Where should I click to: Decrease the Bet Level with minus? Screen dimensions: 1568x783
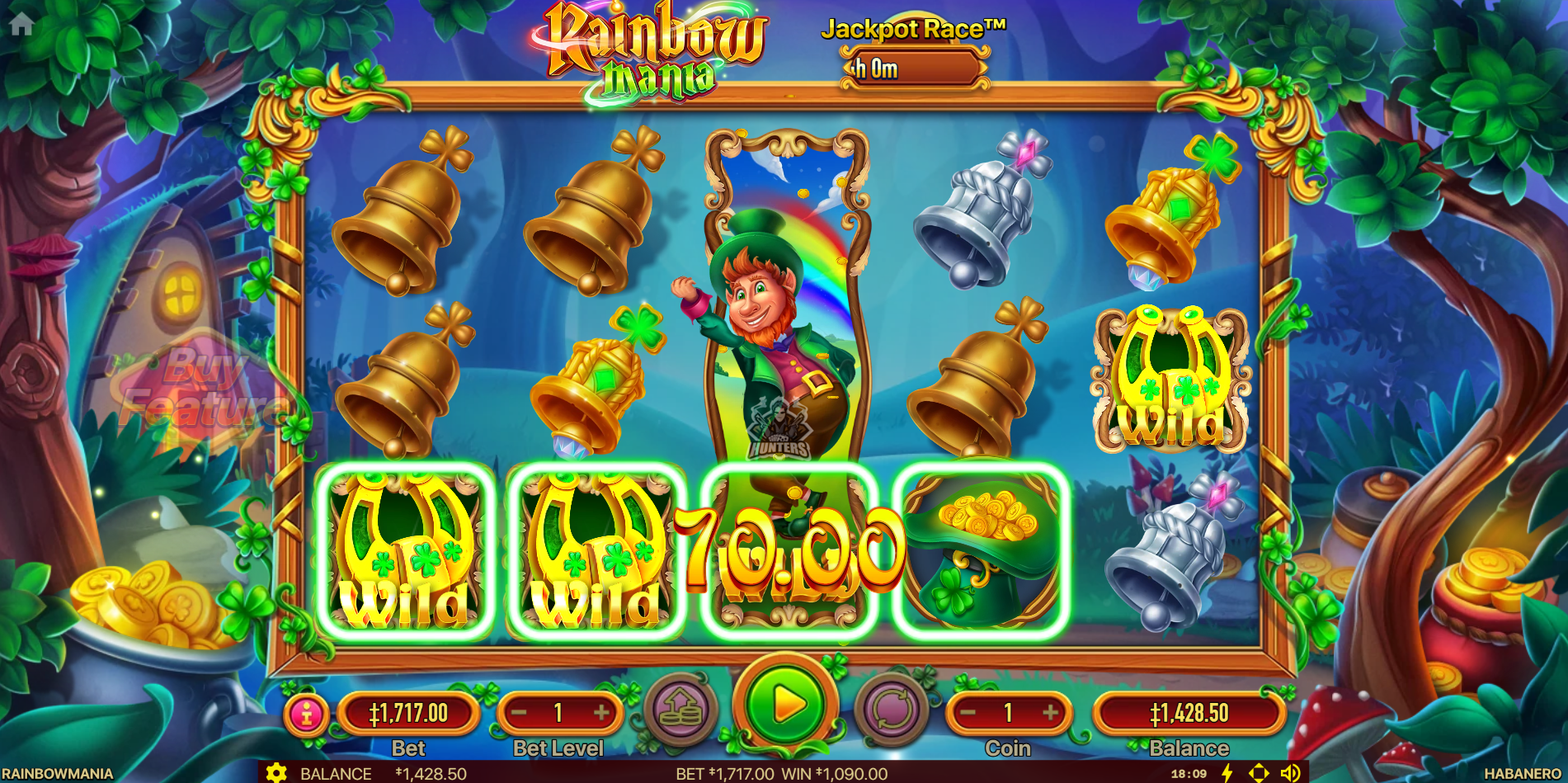click(519, 713)
